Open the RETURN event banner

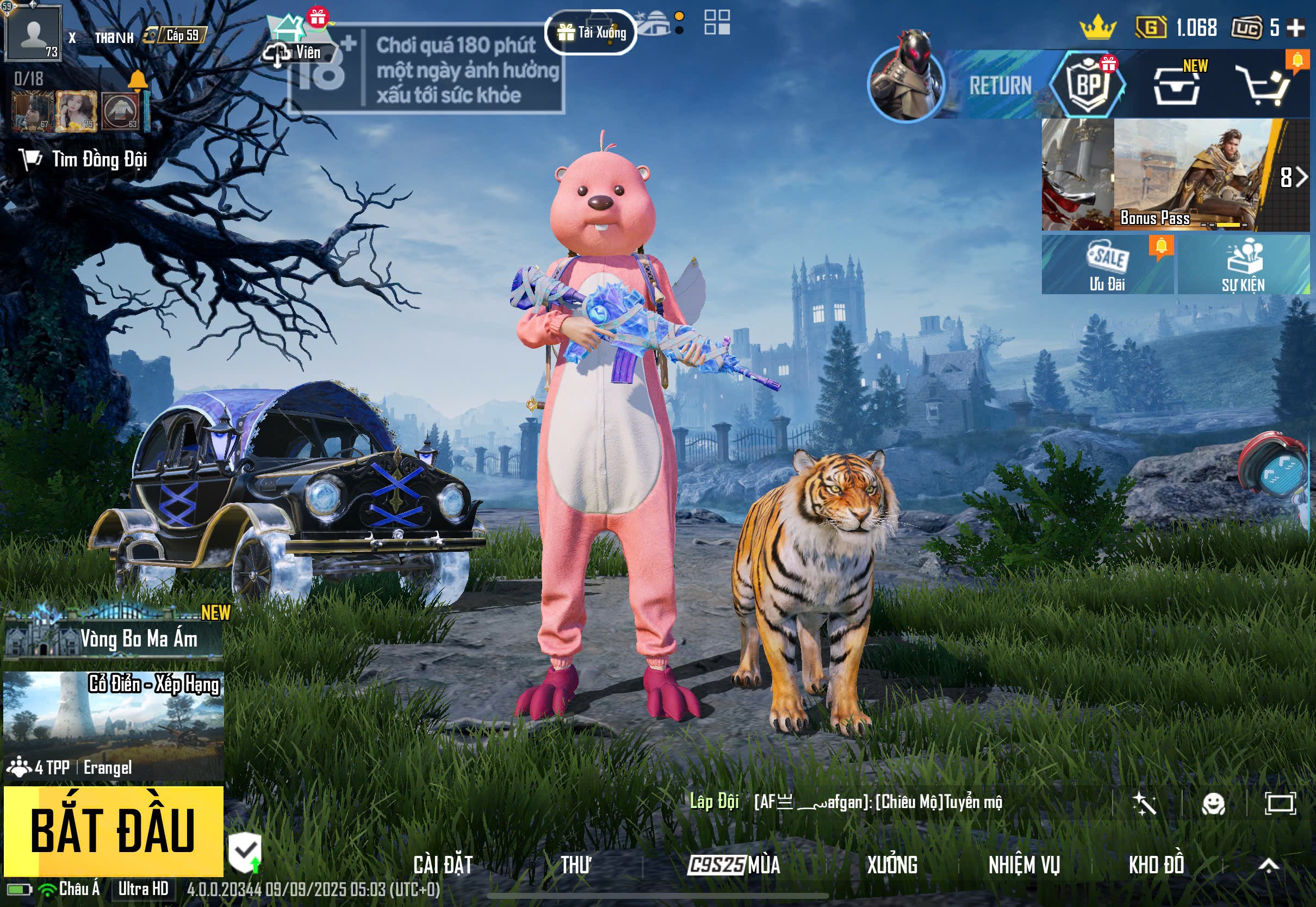tap(966, 85)
